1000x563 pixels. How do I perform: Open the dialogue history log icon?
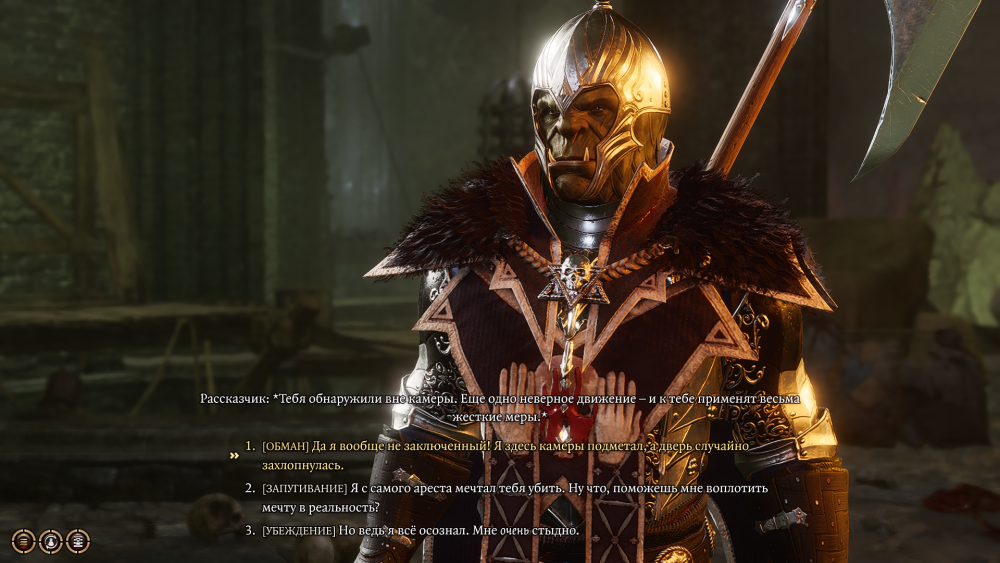[x=23, y=541]
